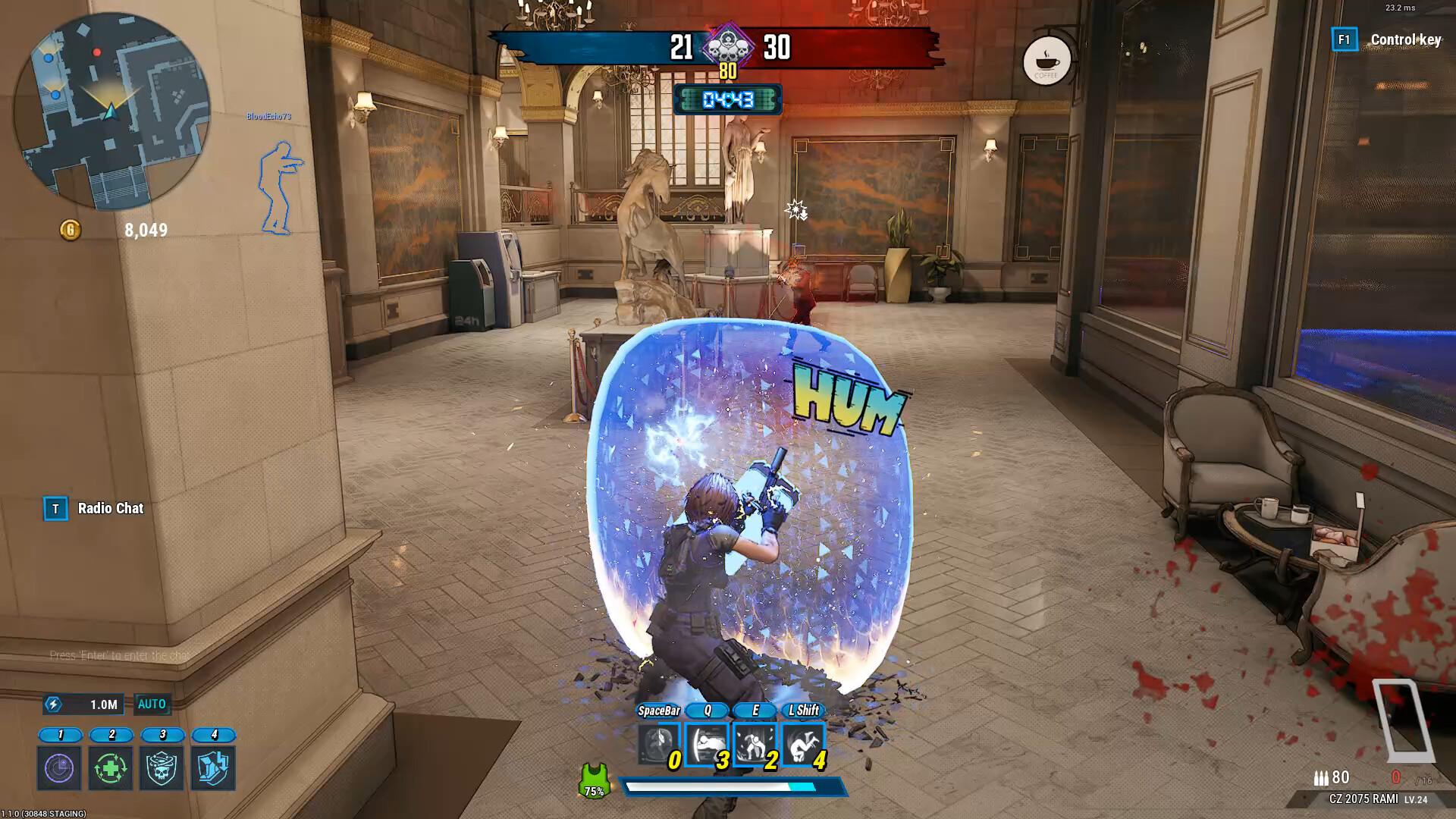Click the lightning bolt currency icon beside 1.0M
The height and width of the screenshot is (819, 1456).
pyautogui.click(x=52, y=704)
